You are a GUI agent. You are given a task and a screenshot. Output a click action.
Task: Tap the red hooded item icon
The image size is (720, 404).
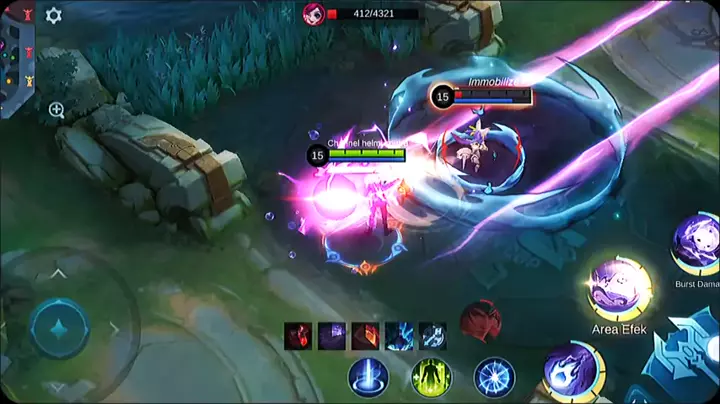click(480, 321)
